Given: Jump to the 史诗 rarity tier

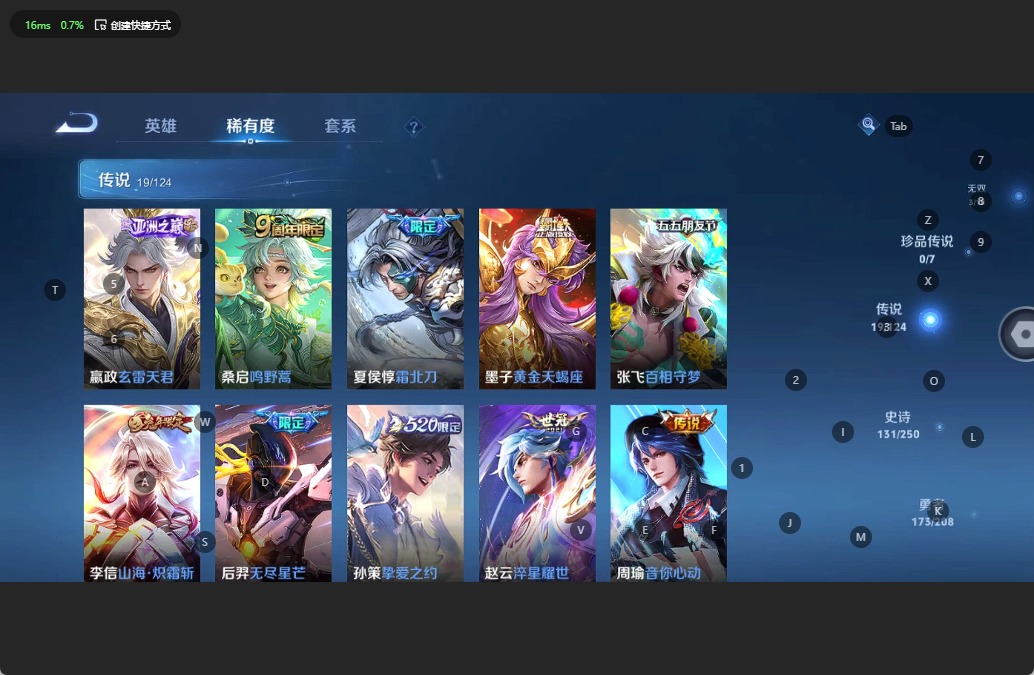Looking at the screenshot, I should point(898,418).
